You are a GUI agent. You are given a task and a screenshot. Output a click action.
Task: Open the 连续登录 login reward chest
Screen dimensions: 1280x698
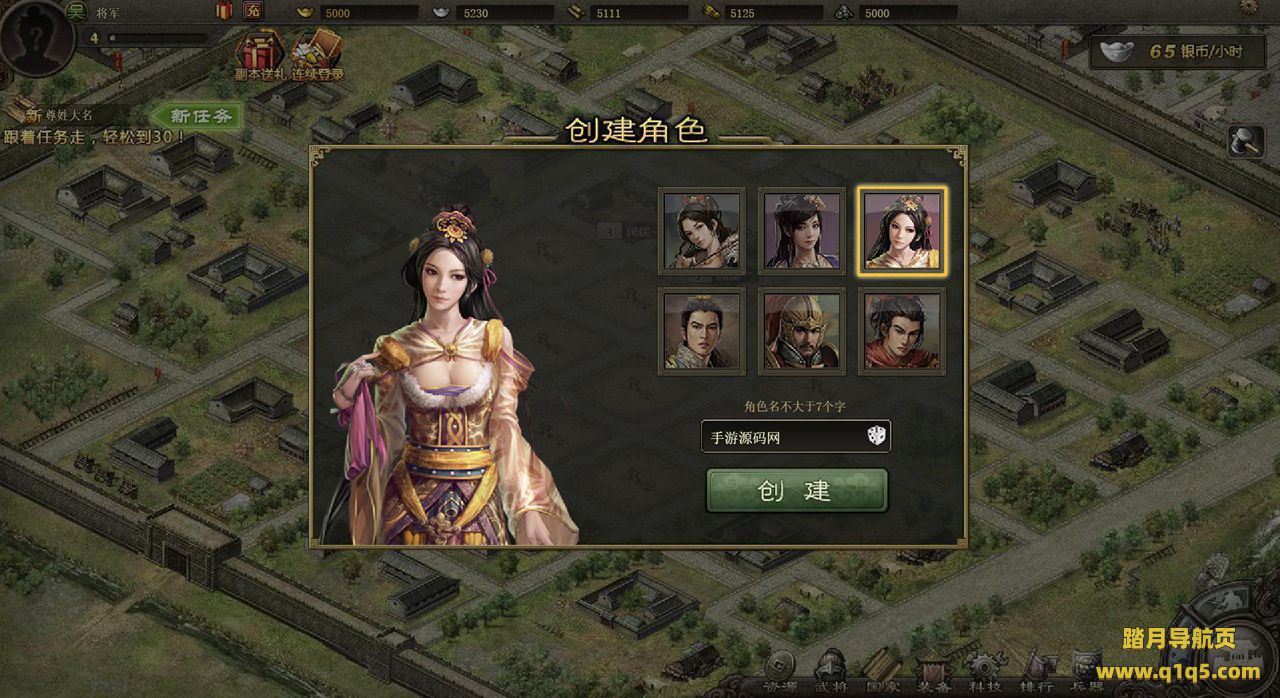317,55
